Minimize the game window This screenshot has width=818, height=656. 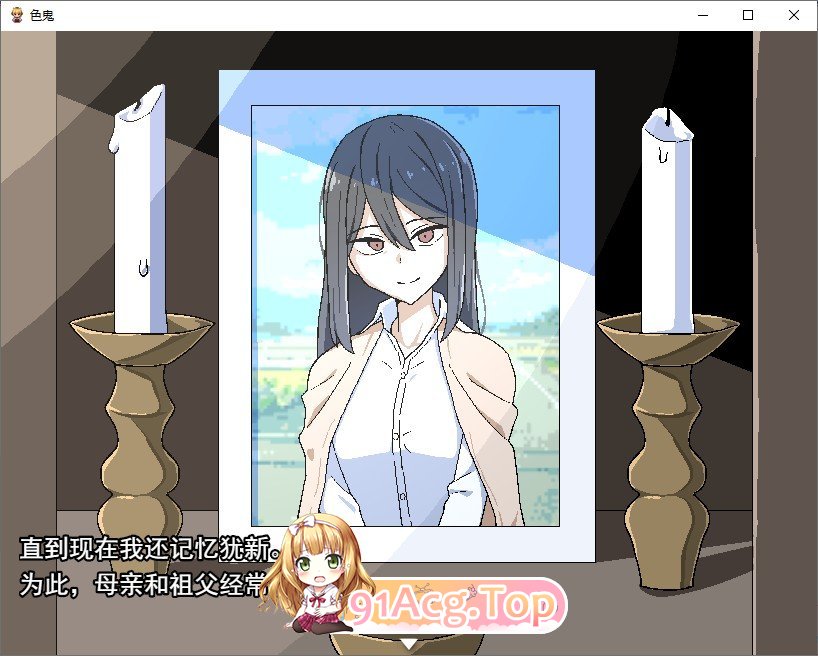pyautogui.click(x=702, y=15)
